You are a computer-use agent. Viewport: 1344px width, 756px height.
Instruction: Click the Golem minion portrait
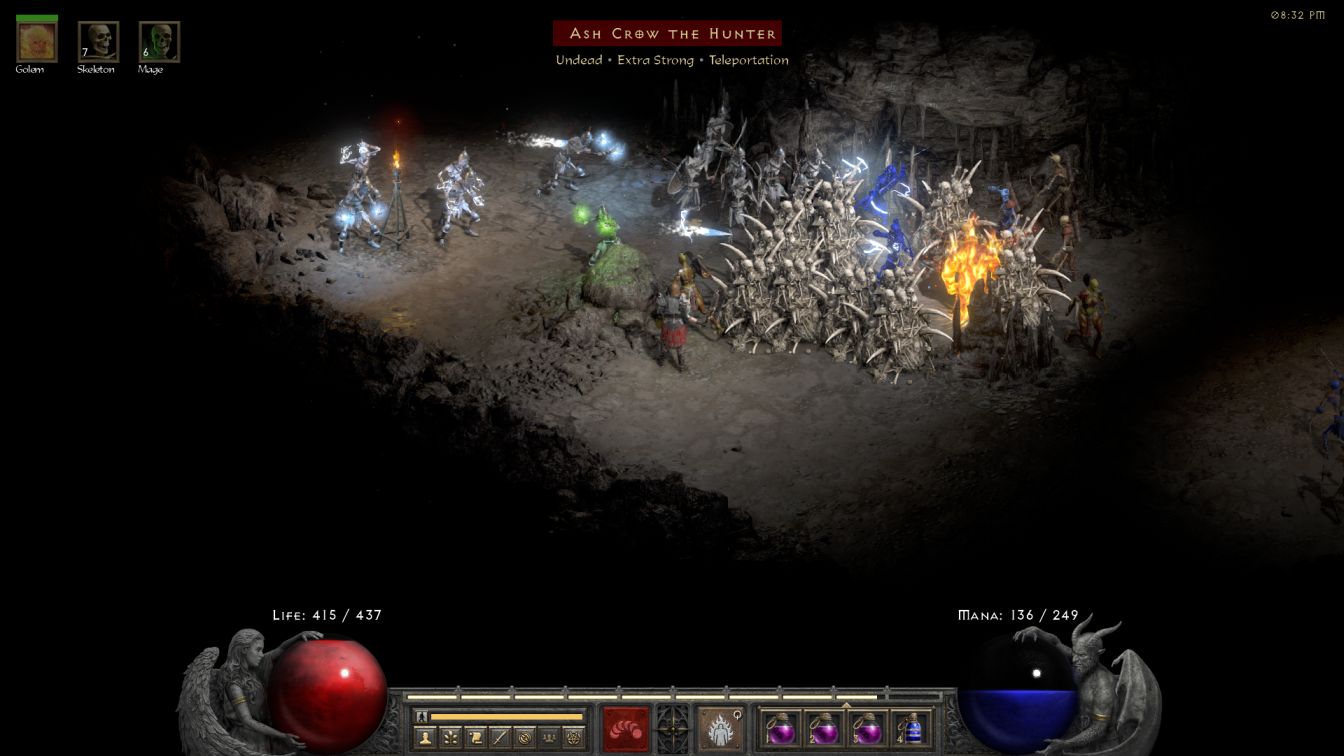pyautogui.click(x=37, y=42)
